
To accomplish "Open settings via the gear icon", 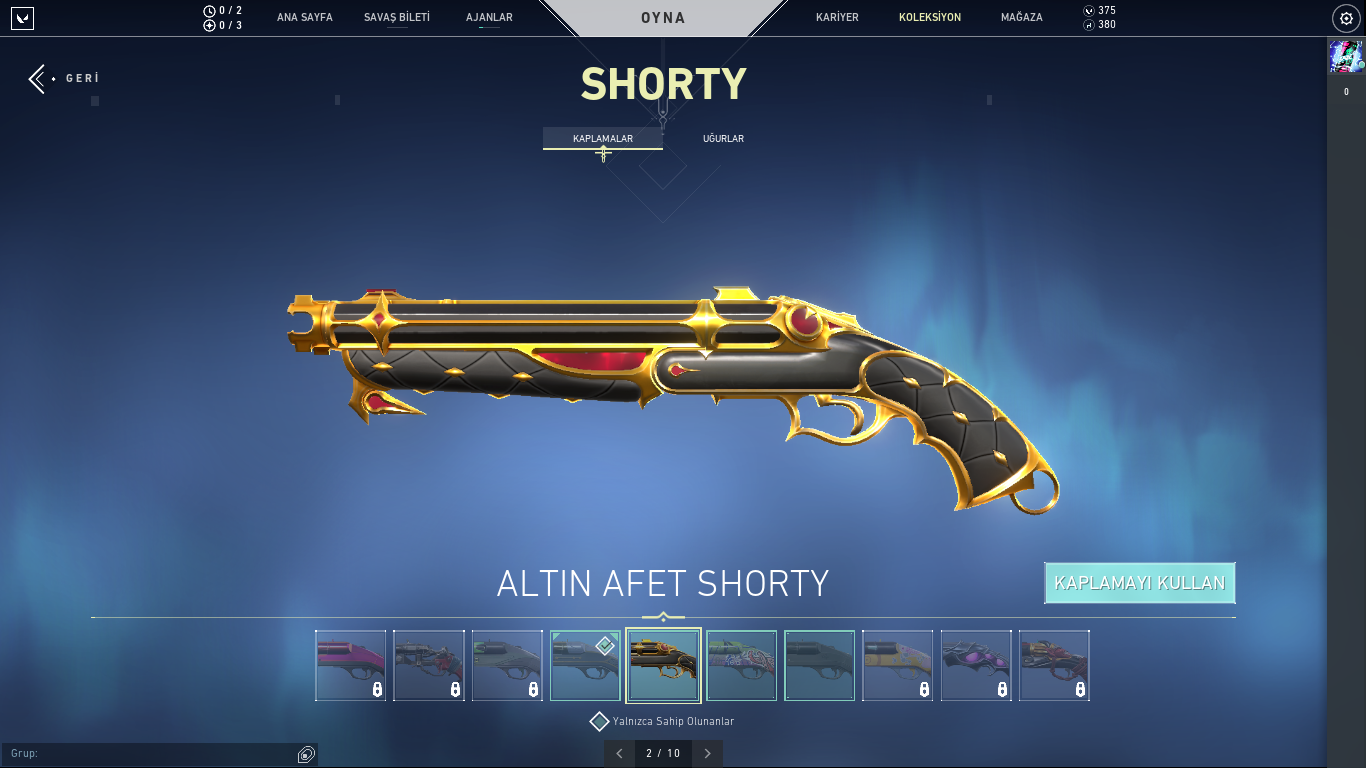I will tap(1346, 18).
